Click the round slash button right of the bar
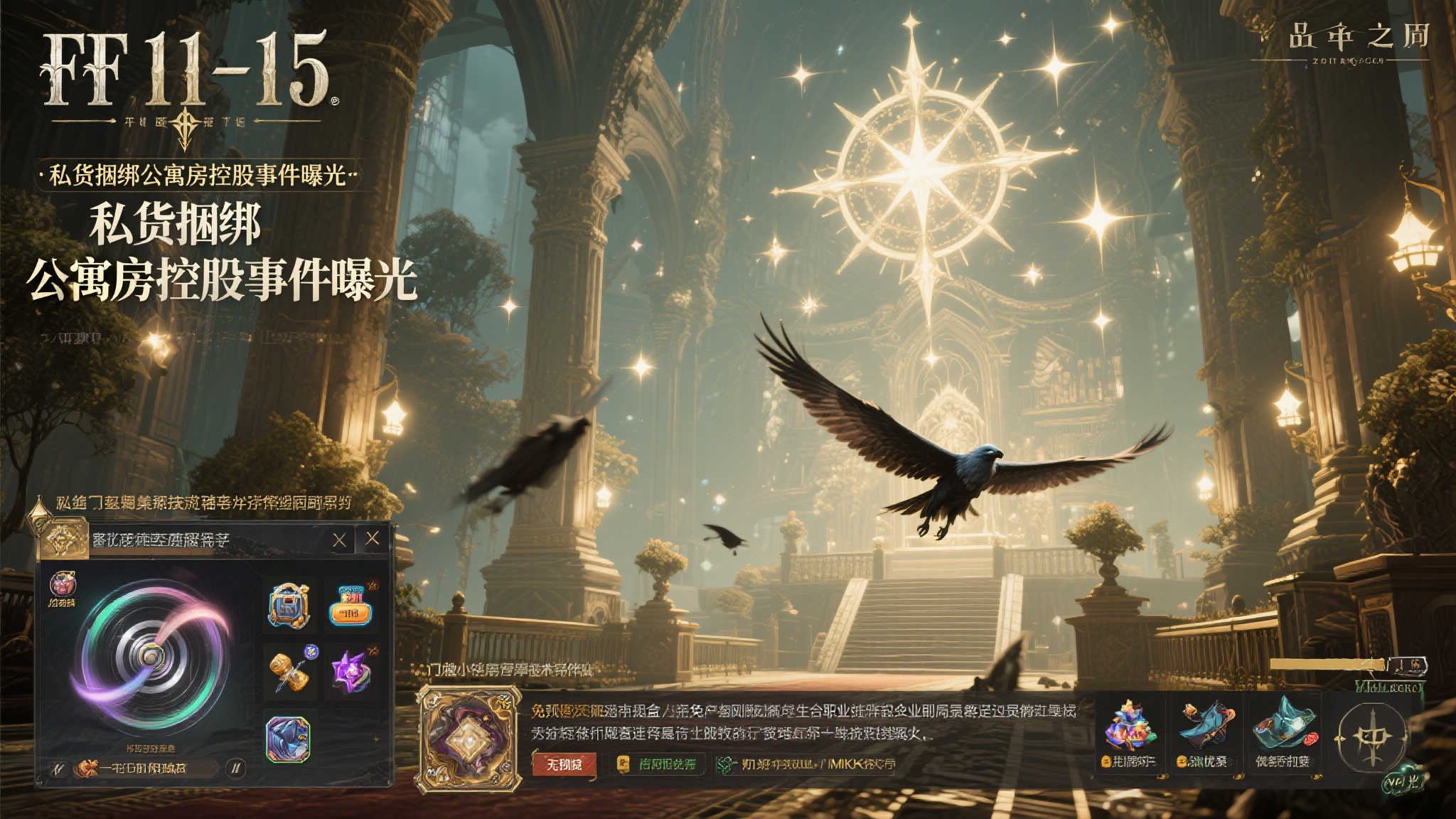The width and height of the screenshot is (1456, 819). coord(235,768)
